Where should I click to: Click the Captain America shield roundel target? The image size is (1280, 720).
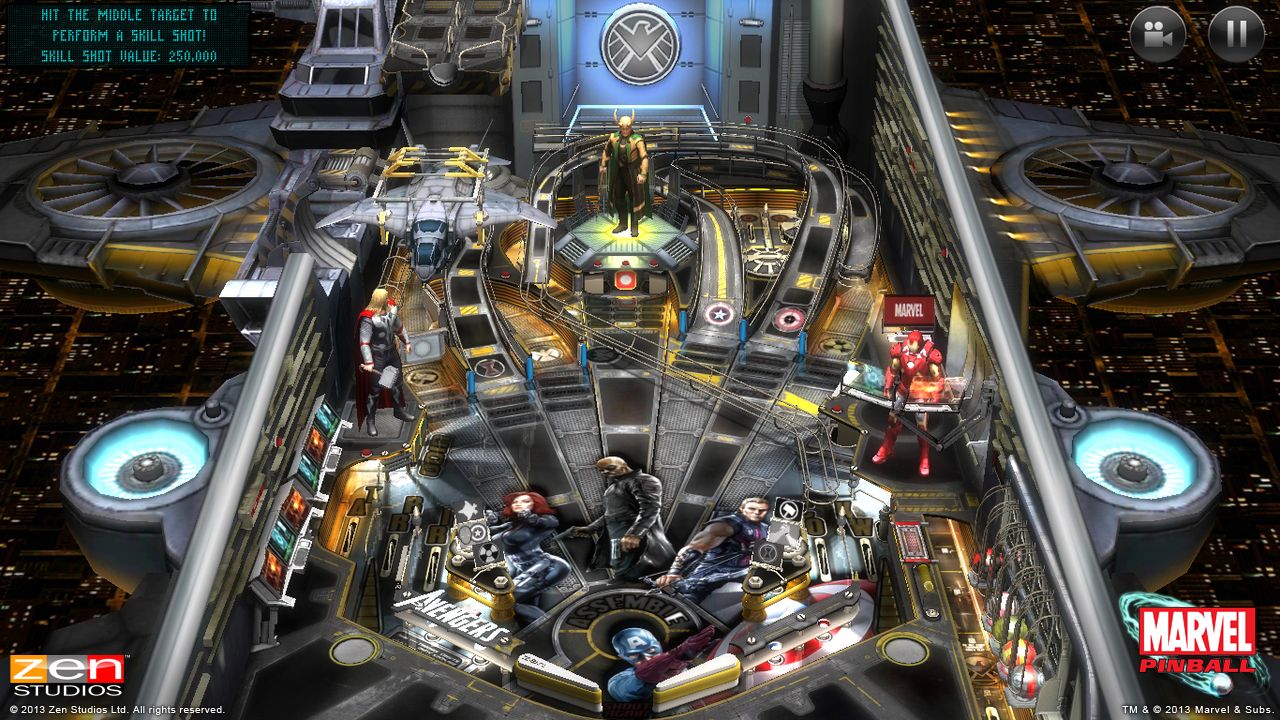tap(719, 315)
